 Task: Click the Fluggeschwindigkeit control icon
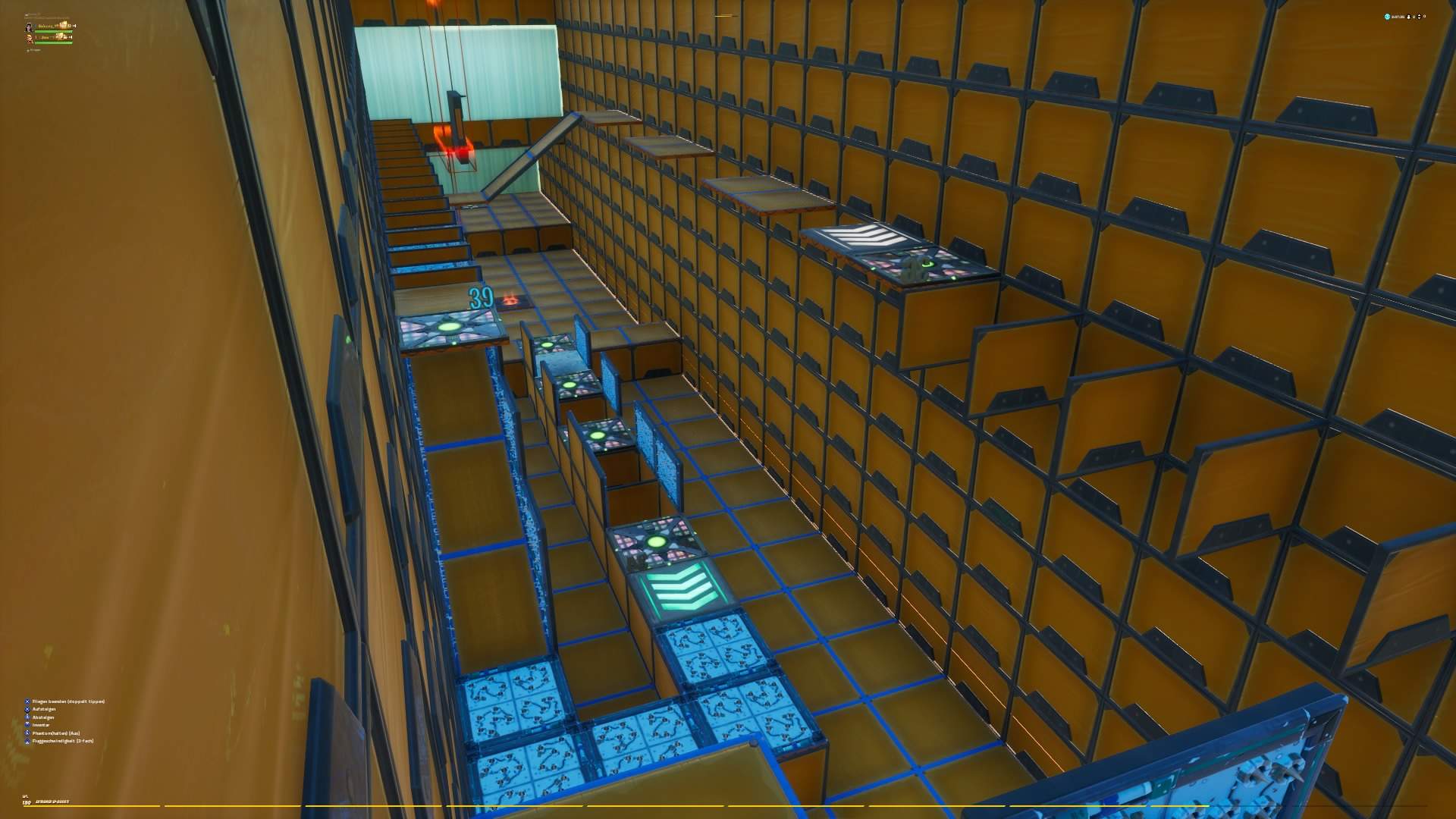click(27, 741)
